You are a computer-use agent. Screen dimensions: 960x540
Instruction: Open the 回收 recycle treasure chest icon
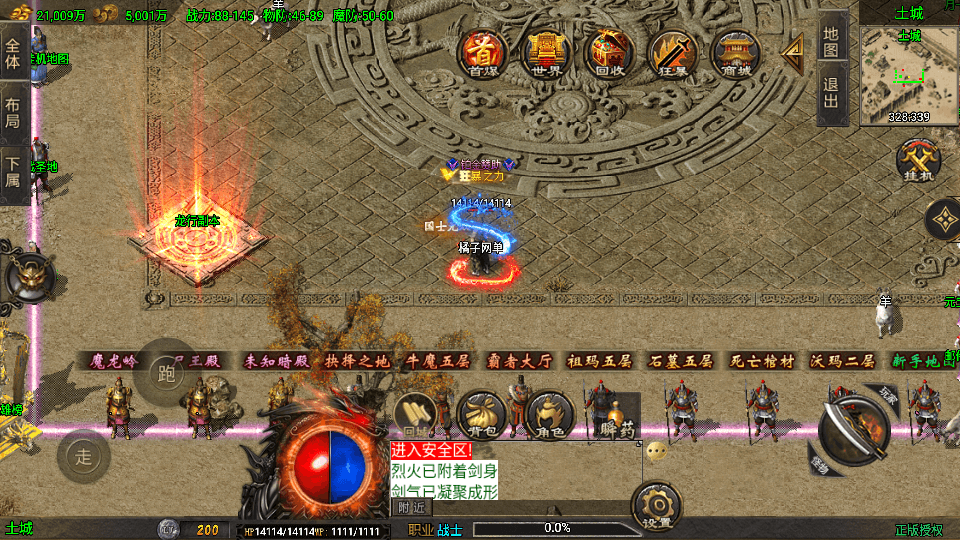click(x=609, y=52)
